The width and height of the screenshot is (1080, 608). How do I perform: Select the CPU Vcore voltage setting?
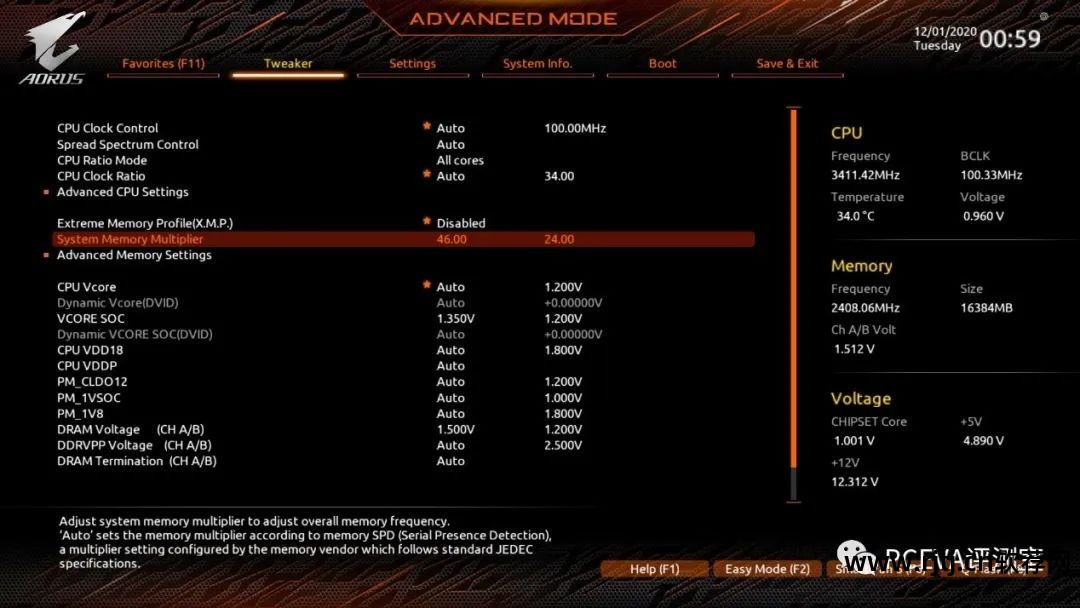(86, 287)
